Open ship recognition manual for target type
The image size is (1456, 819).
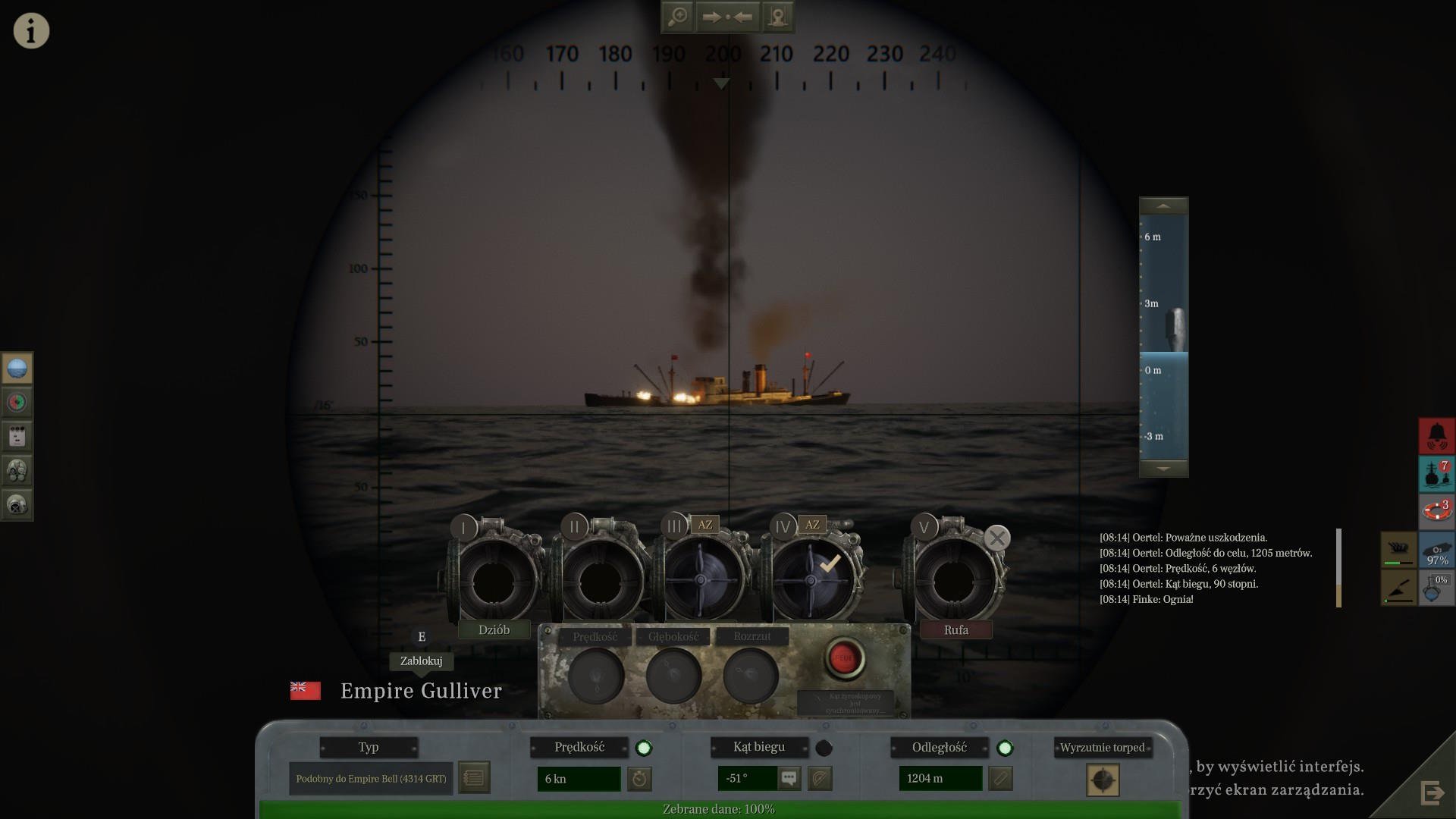pos(474,778)
